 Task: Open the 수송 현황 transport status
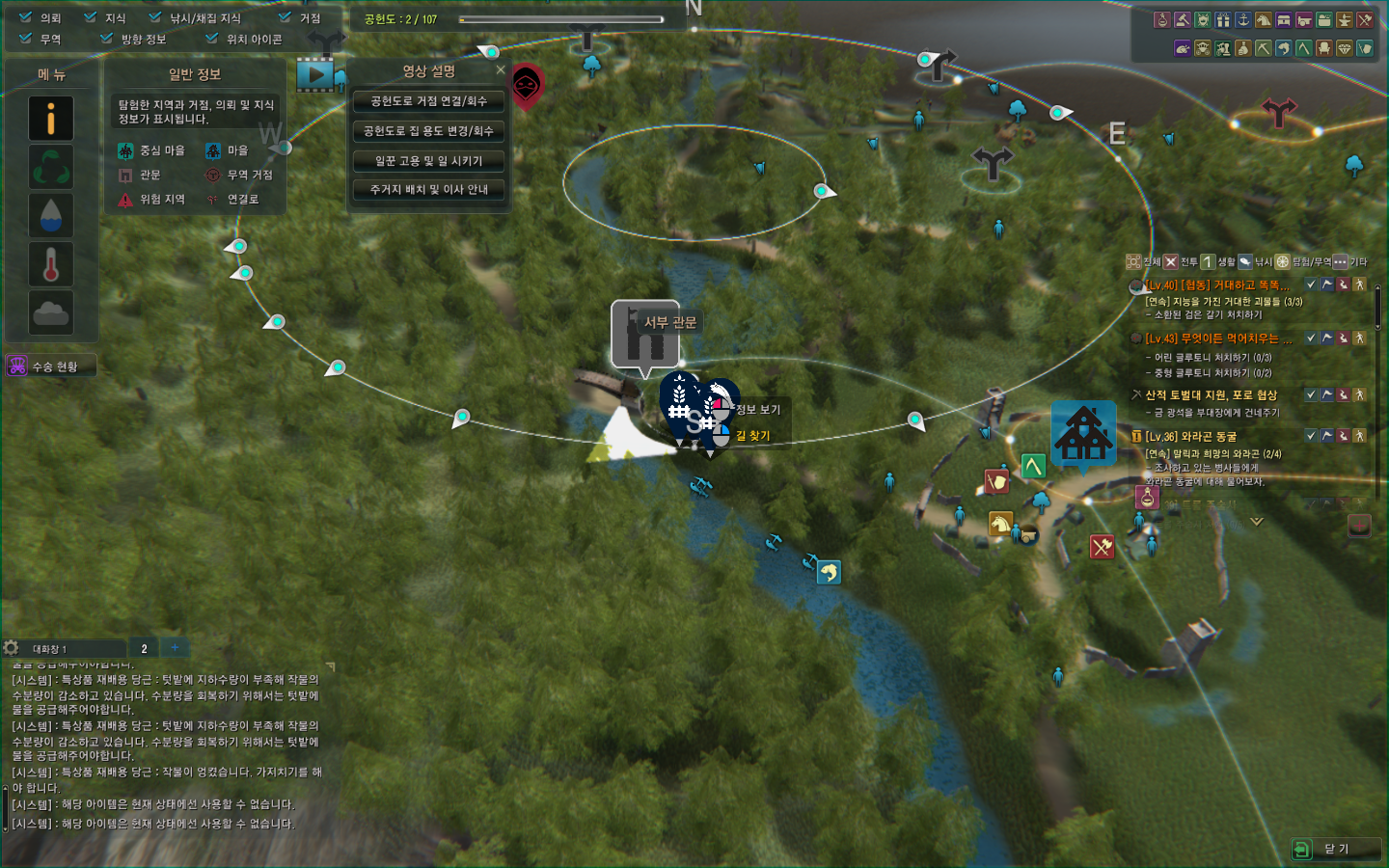pyautogui.click(x=52, y=366)
